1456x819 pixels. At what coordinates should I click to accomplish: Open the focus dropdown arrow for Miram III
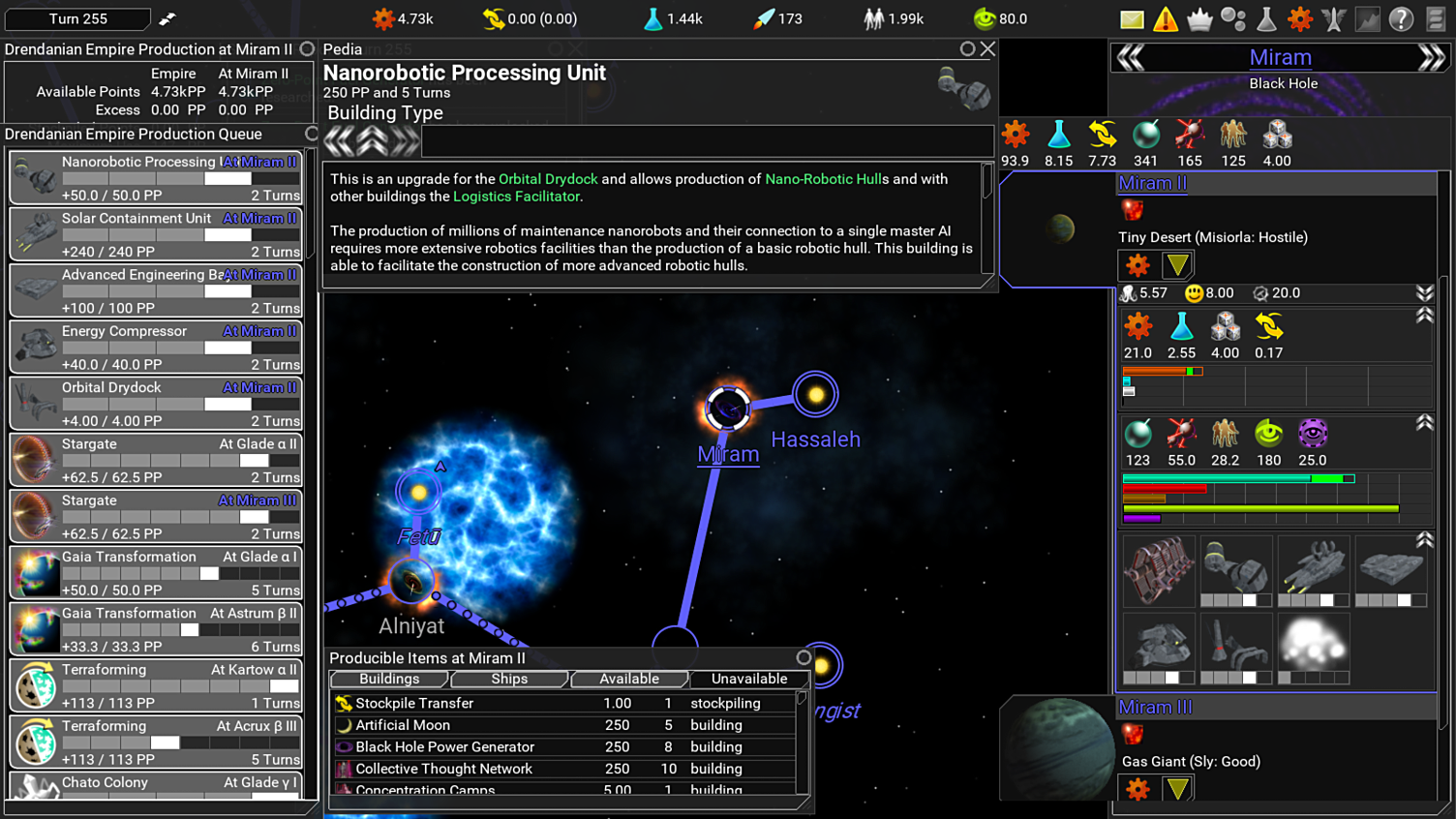click(x=1176, y=788)
